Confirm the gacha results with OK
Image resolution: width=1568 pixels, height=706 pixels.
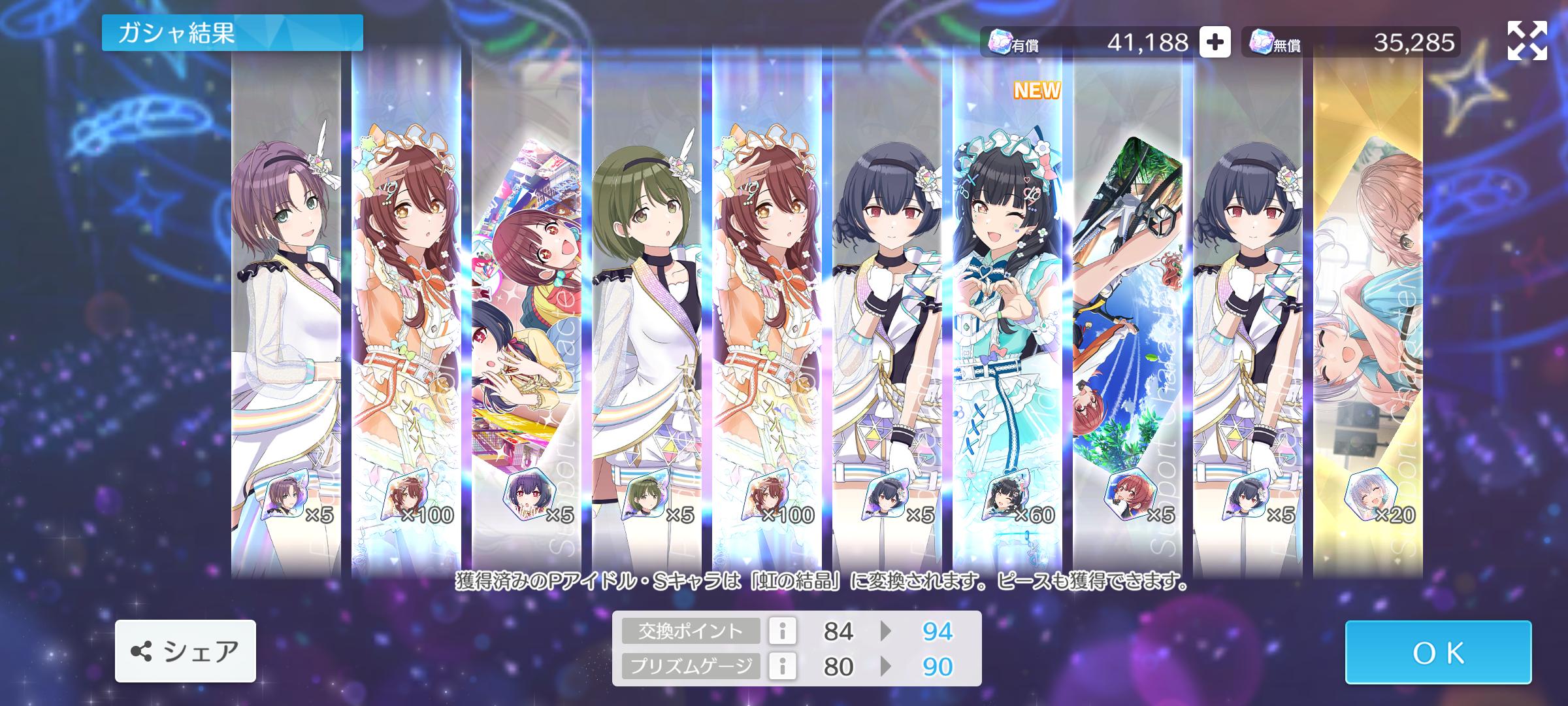click(1437, 652)
